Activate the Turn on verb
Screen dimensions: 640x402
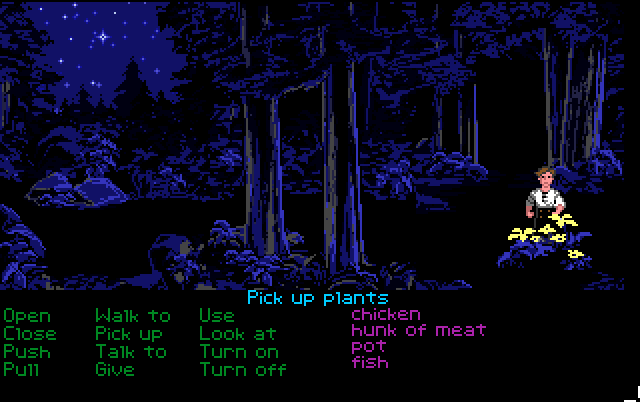coord(239,351)
